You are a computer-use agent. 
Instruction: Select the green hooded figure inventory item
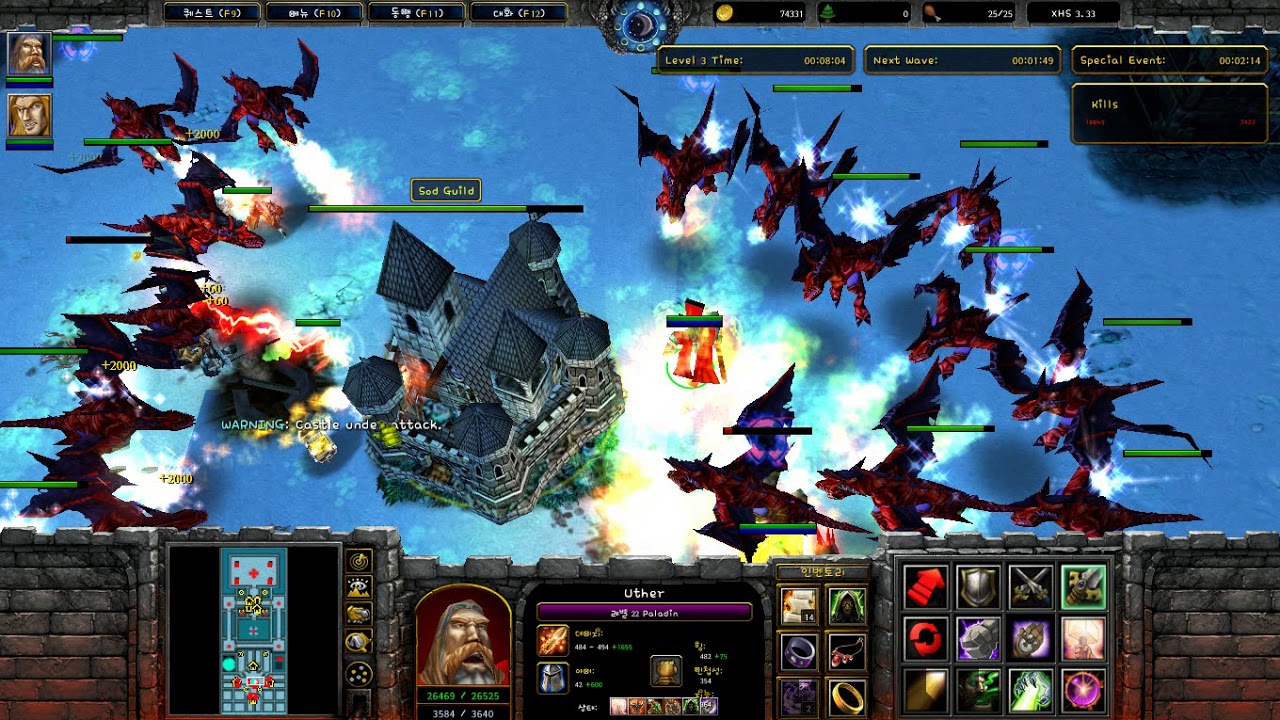(x=846, y=606)
